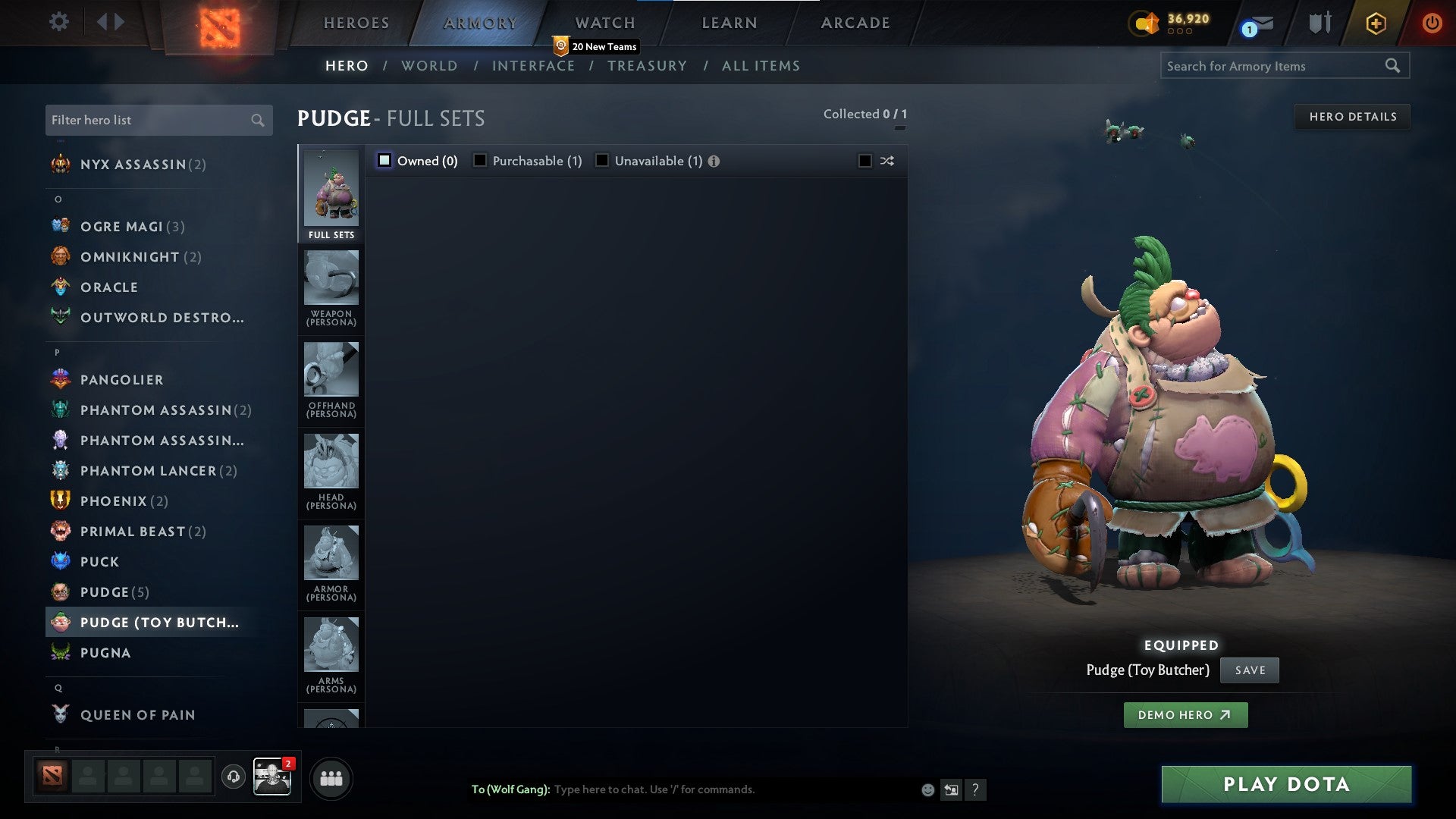The width and height of the screenshot is (1456, 819).
Task: Check the Unavailable (1) filter box
Action: [x=601, y=160]
